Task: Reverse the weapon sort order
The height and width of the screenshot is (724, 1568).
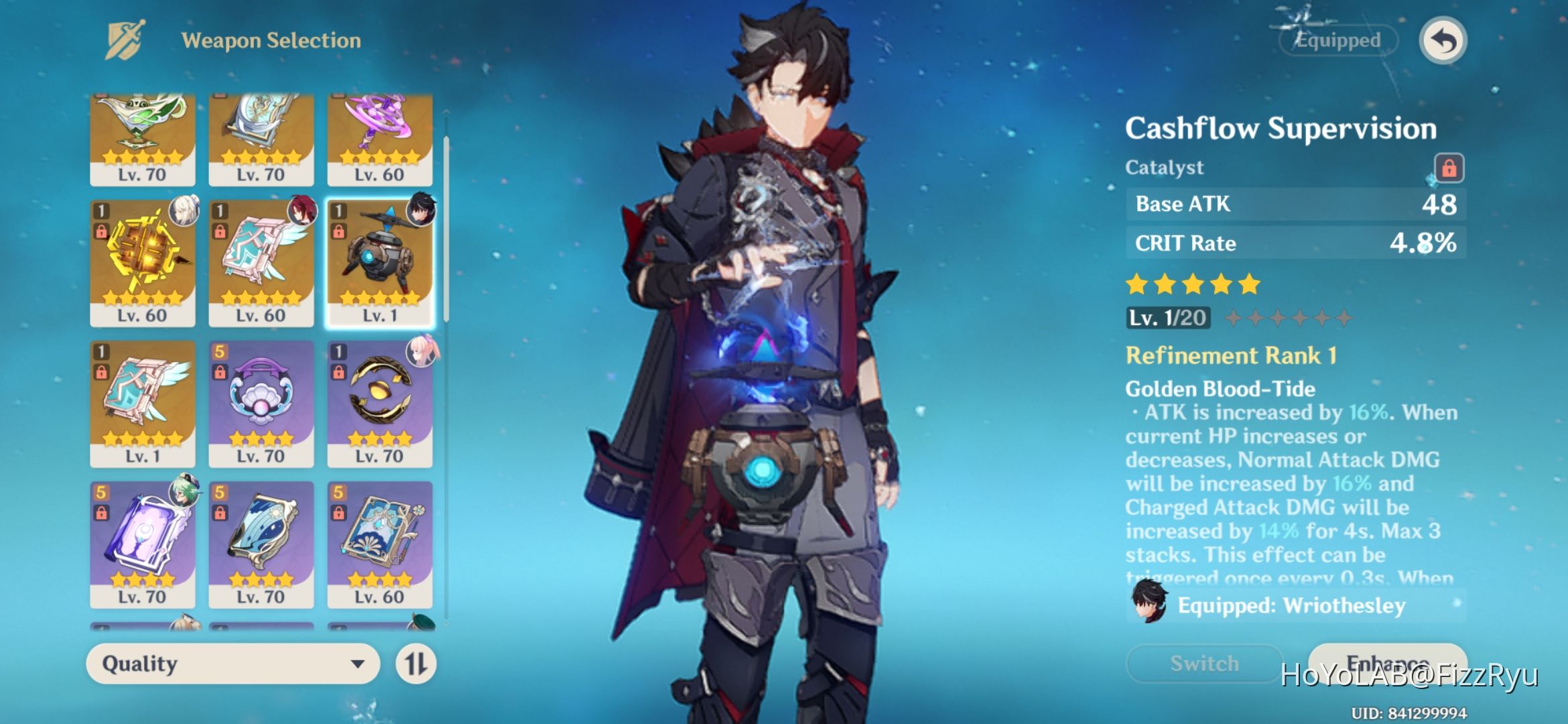Action: pyautogui.click(x=415, y=664)
